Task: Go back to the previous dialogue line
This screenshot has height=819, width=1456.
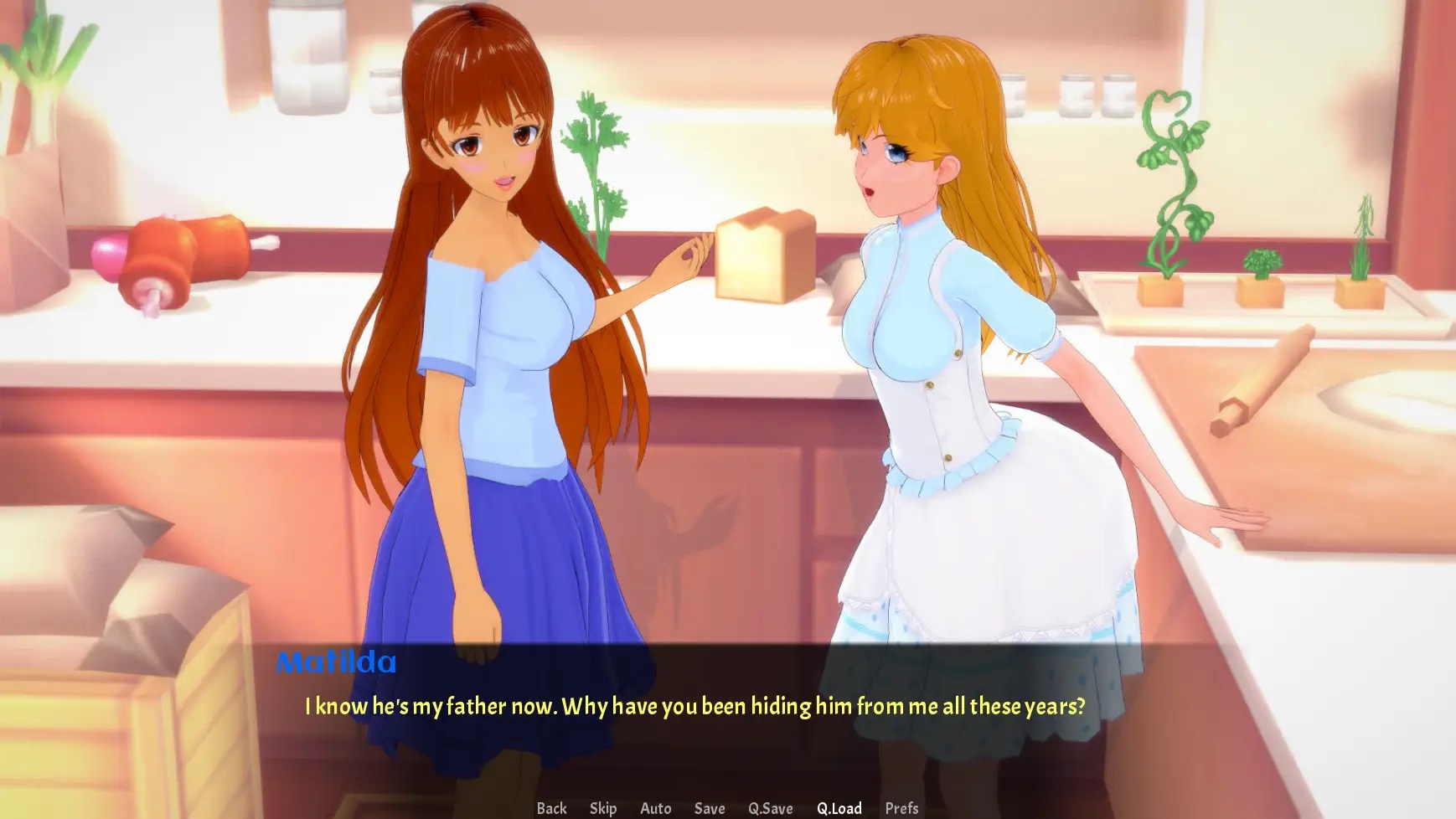Action: tap(551, 808)
